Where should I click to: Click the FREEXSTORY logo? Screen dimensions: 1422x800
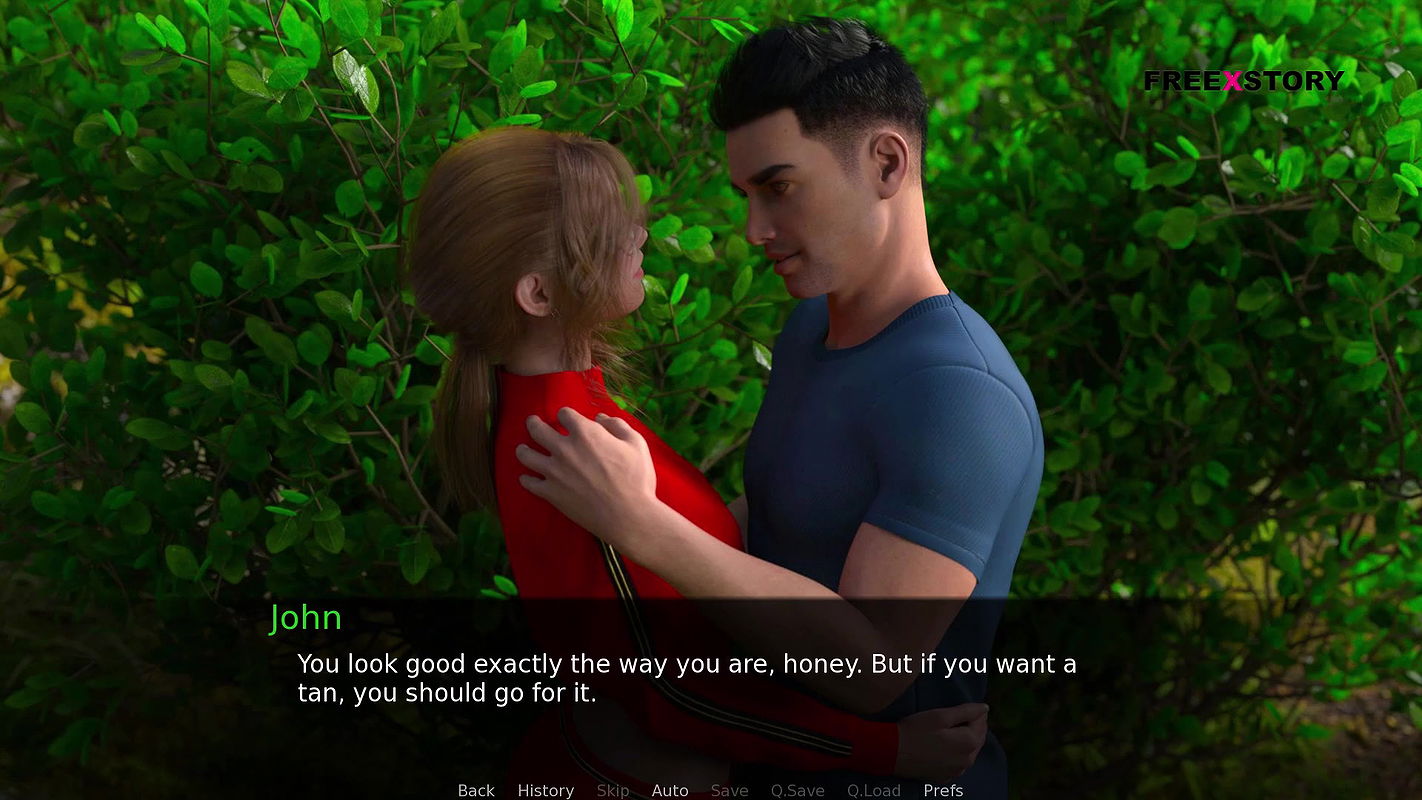[x=1243, y=81]
